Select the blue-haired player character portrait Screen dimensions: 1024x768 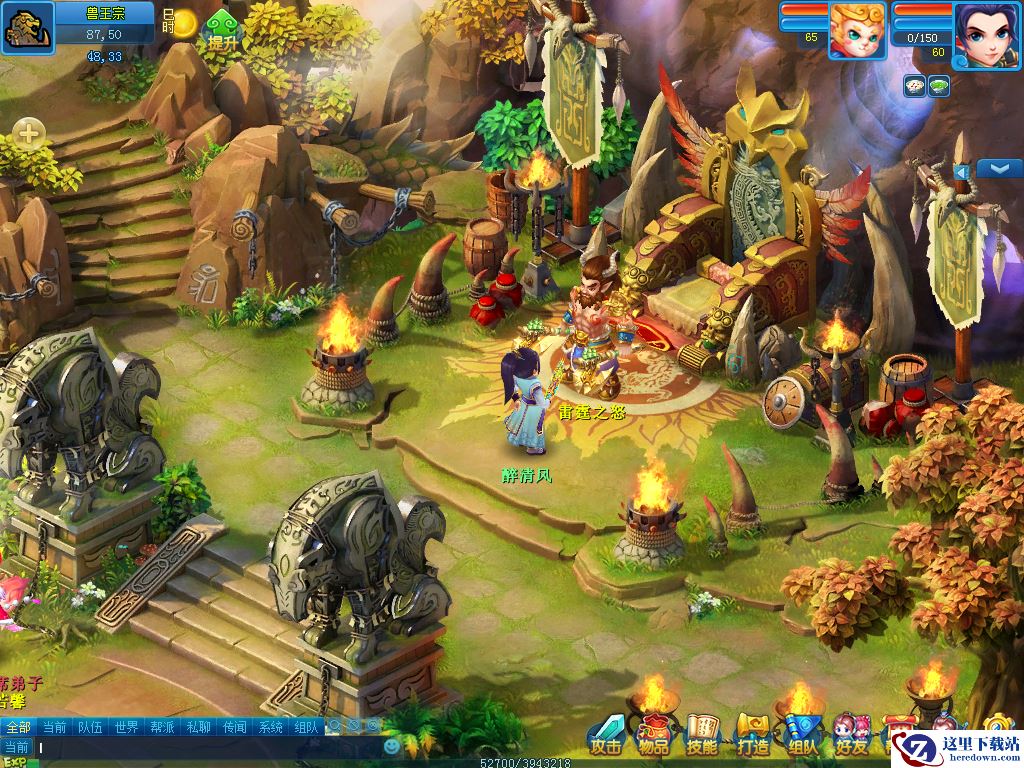(984, 33)
